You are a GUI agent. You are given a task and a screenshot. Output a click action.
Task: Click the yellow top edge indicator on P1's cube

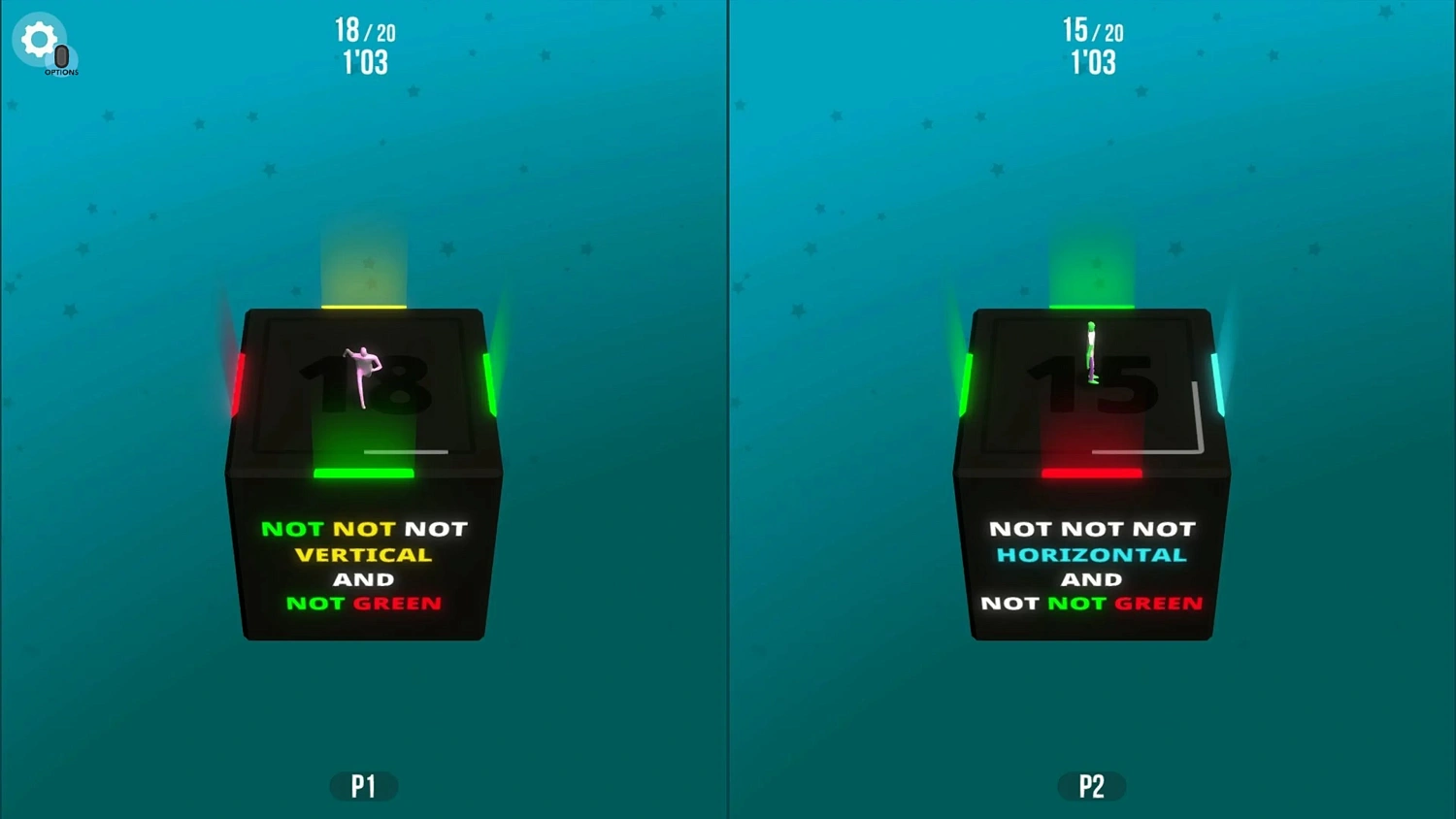pos(364,309)
